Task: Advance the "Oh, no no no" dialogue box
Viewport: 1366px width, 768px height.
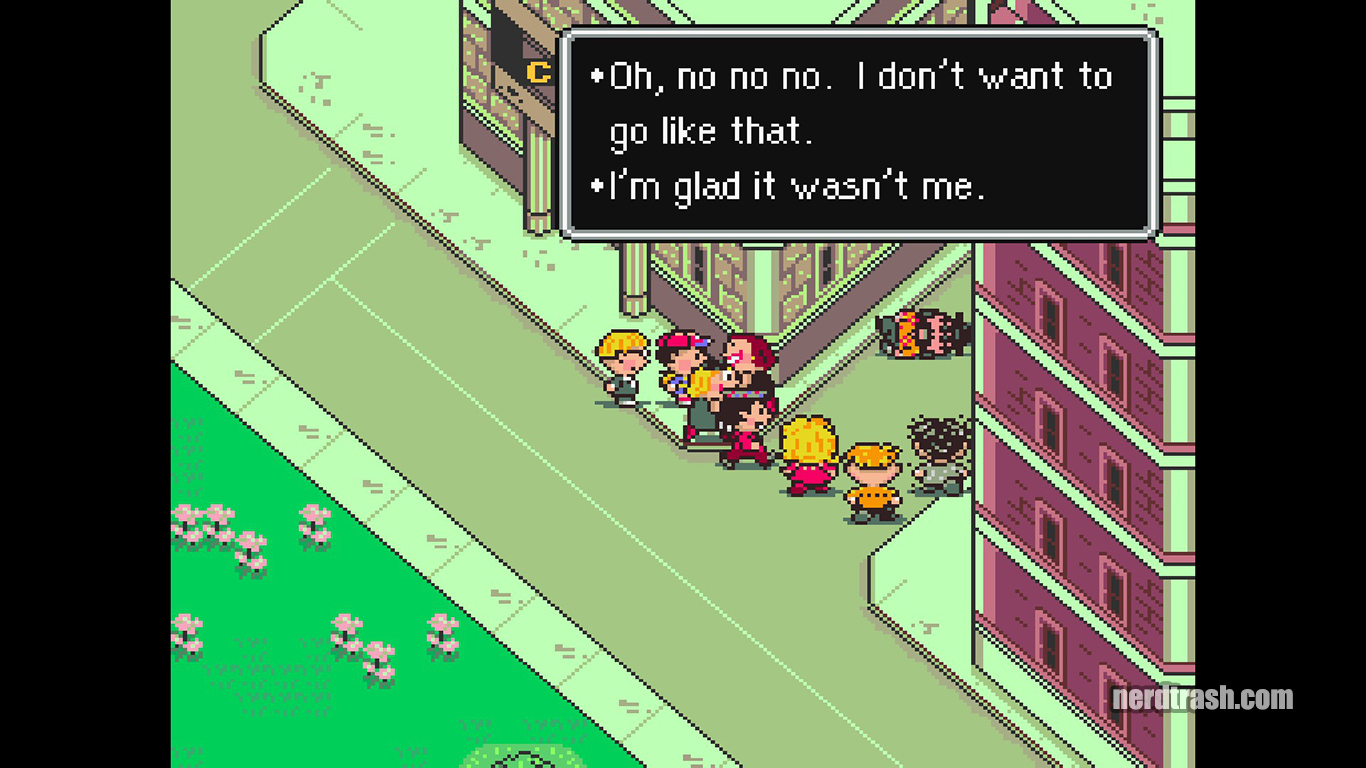Action: click(x=858, y=133)
